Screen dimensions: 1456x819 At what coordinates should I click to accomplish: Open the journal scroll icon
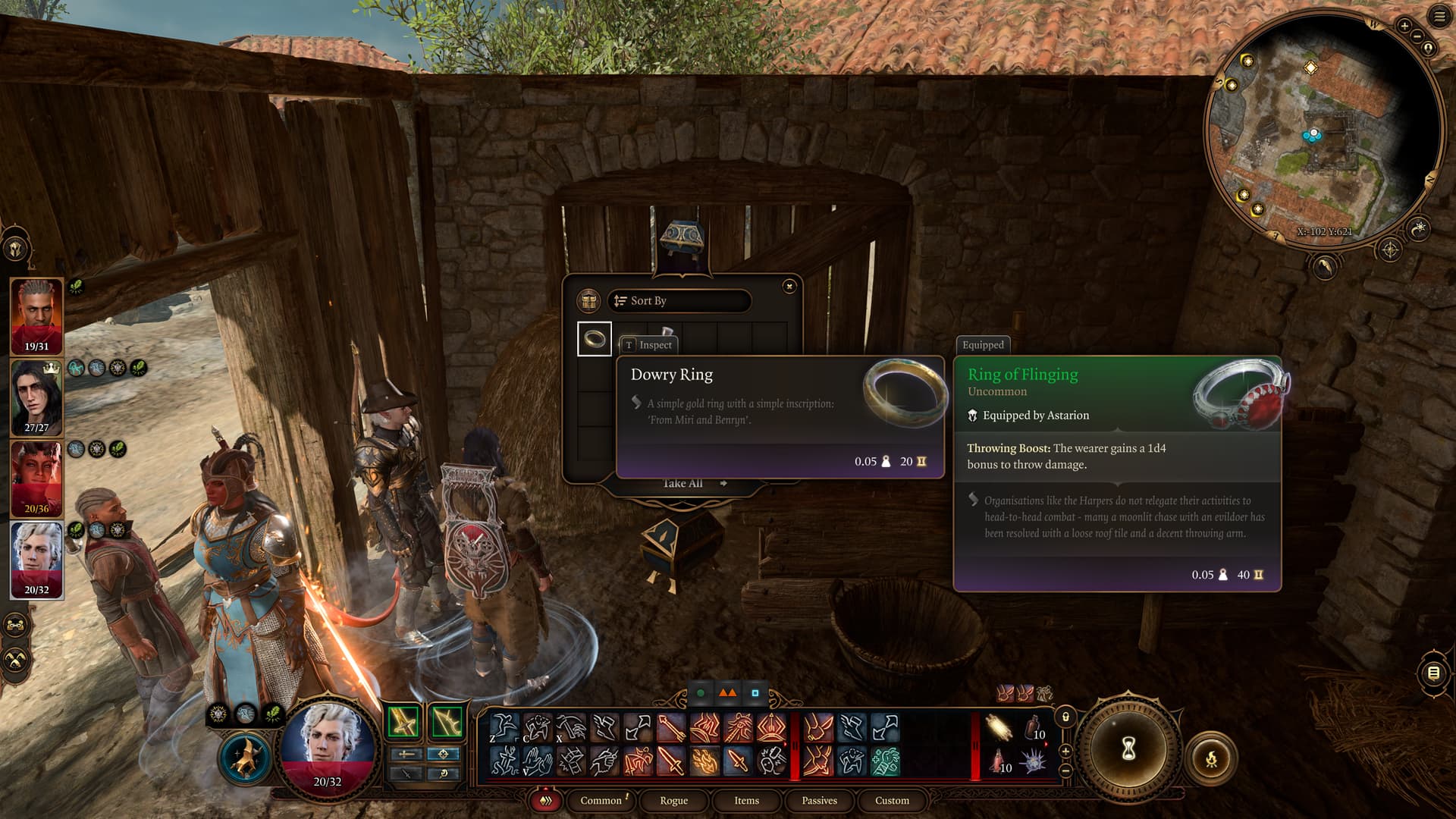tap(1433, 673)
